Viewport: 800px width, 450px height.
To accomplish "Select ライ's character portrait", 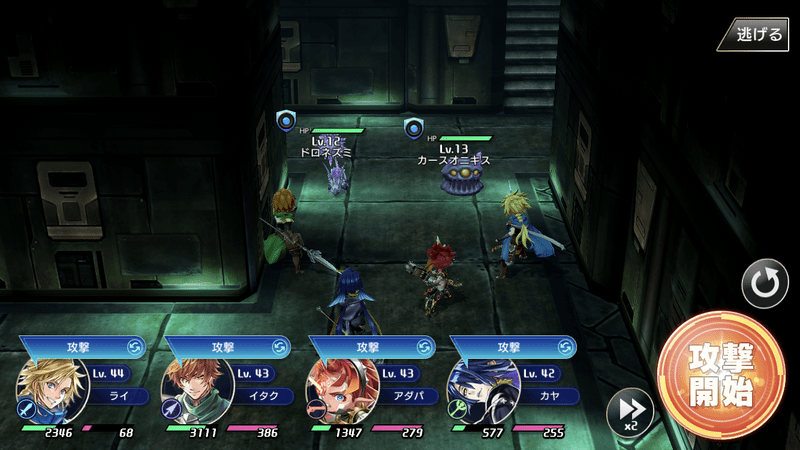I will tap(46, 391).
